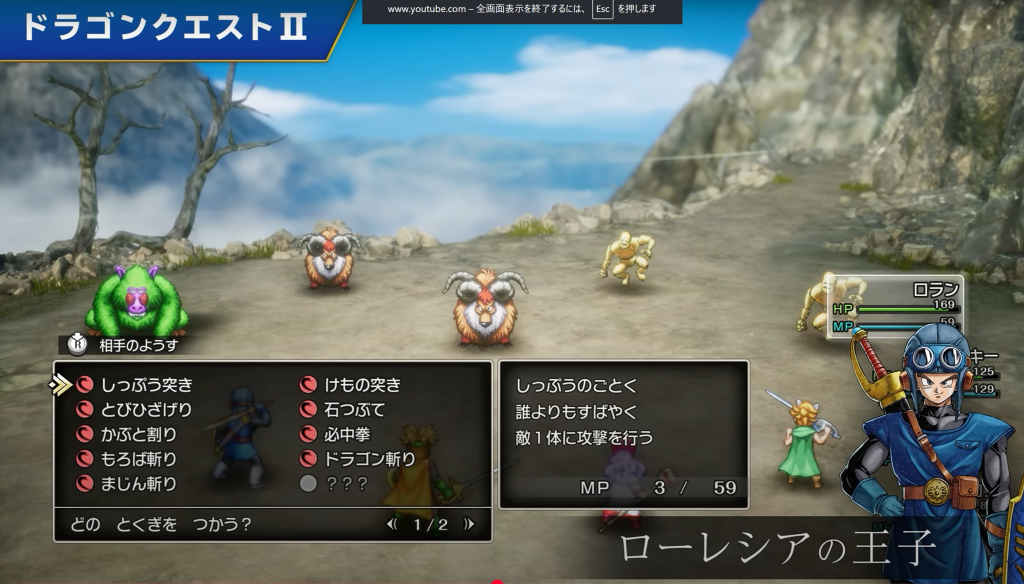This screenshot has width=1024, height=584.
Task: Select the しっぷう突き skill
Action: [146, 384]
